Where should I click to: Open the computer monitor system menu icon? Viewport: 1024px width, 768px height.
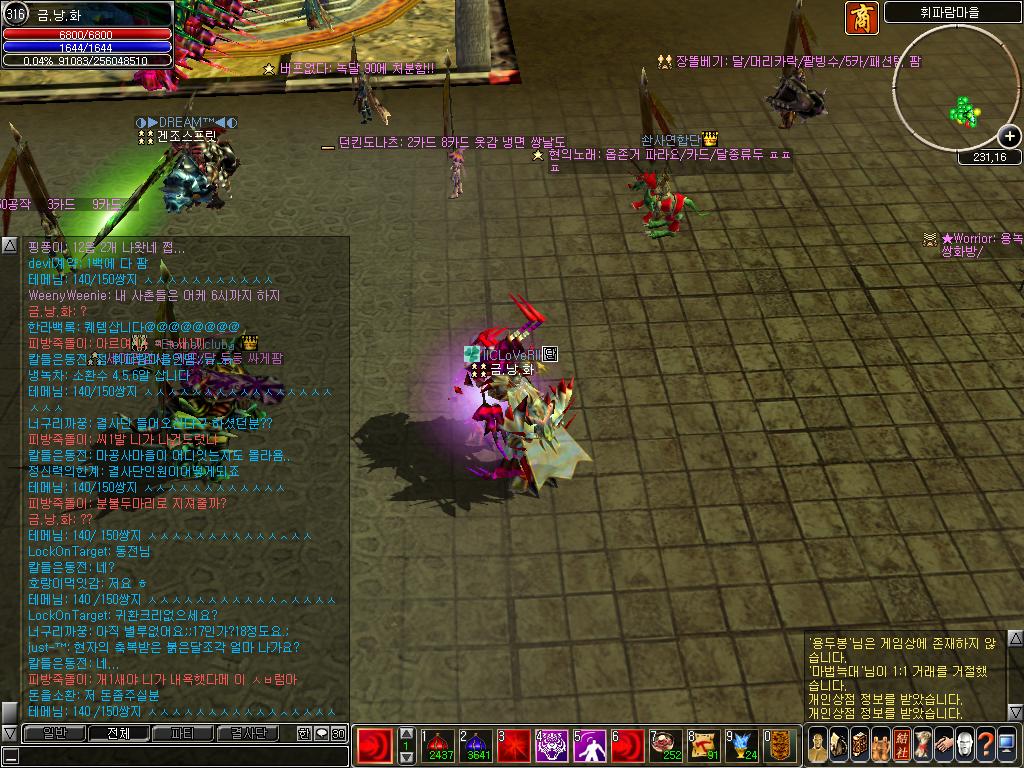1007,745
